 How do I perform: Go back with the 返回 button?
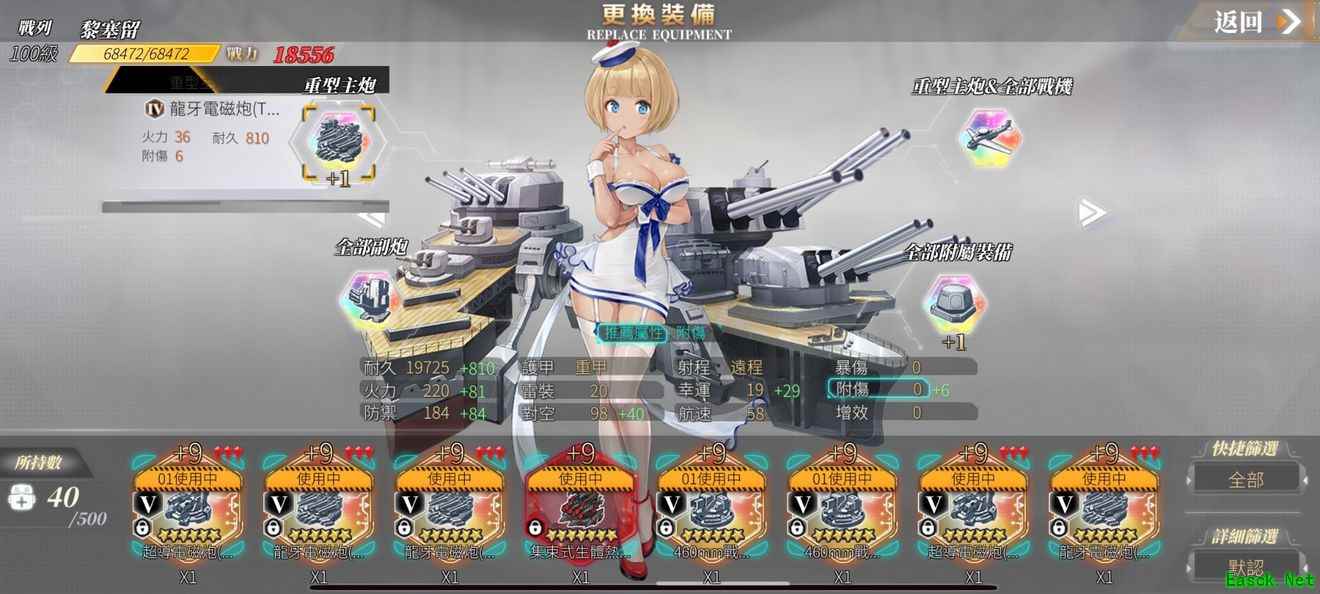tap(1257, 22)
